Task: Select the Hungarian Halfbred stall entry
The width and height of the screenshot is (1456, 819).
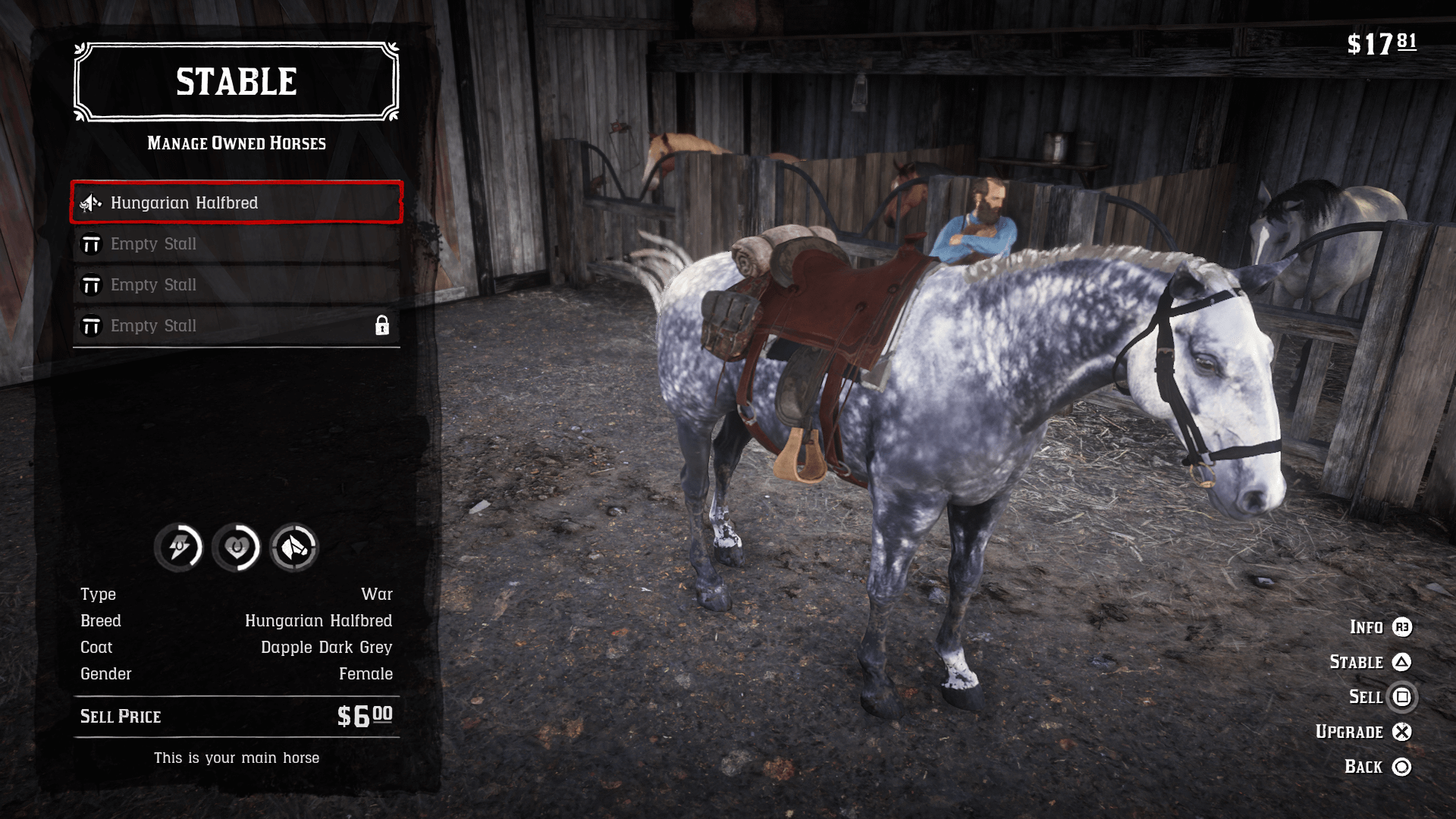Action: (x=235, y=202)
